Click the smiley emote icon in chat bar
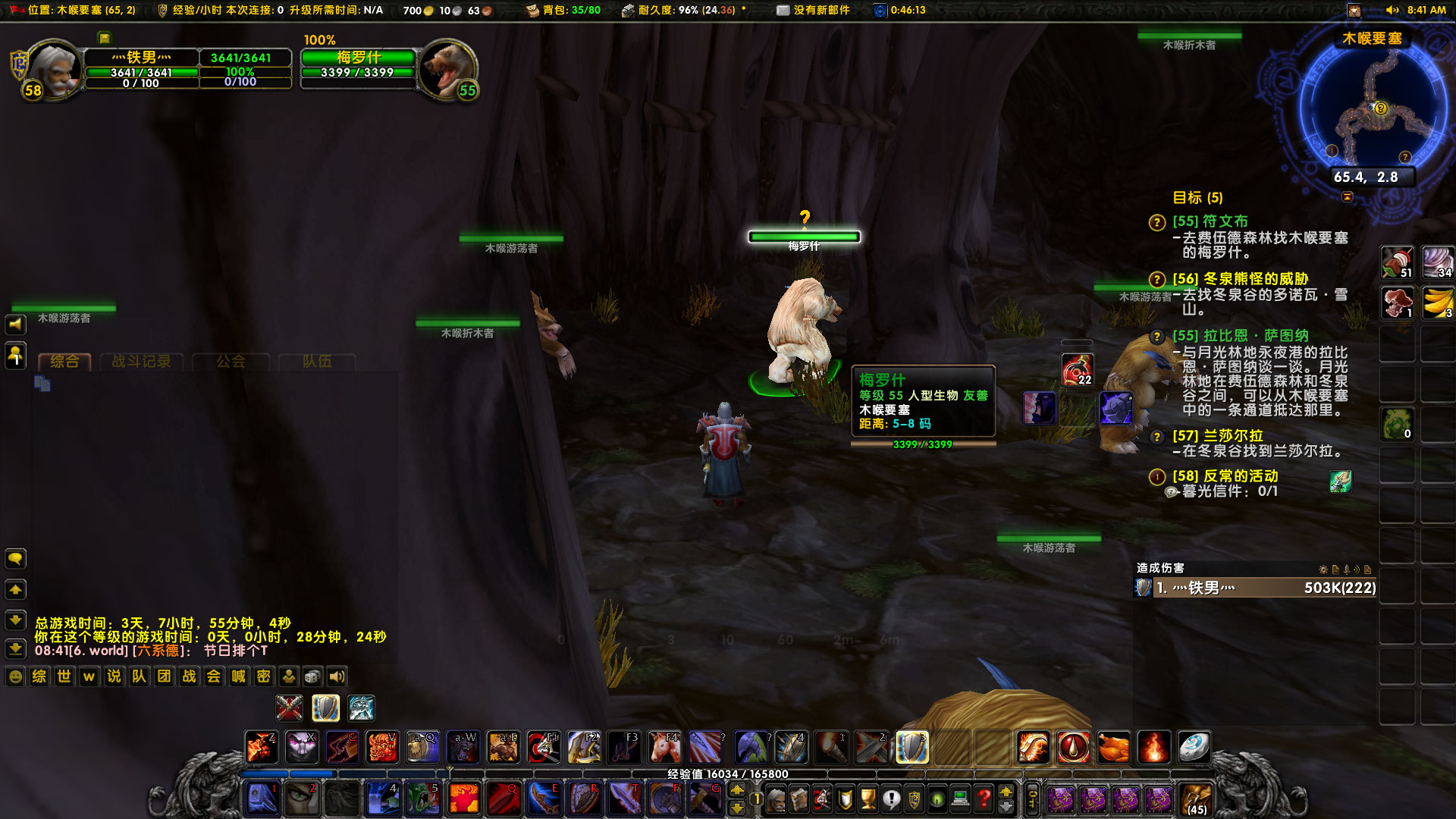Viewport: 1456px width, 819px height. (15, 676)
